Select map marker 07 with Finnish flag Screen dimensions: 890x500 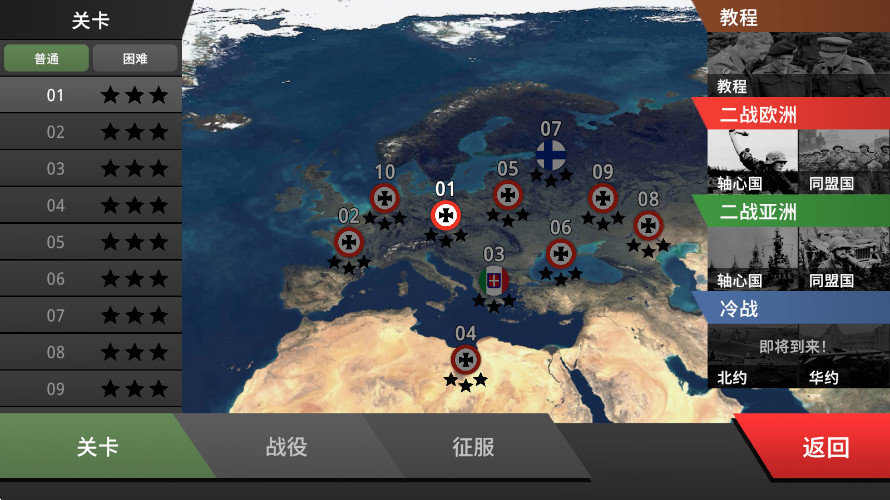[x=550, y=155]
